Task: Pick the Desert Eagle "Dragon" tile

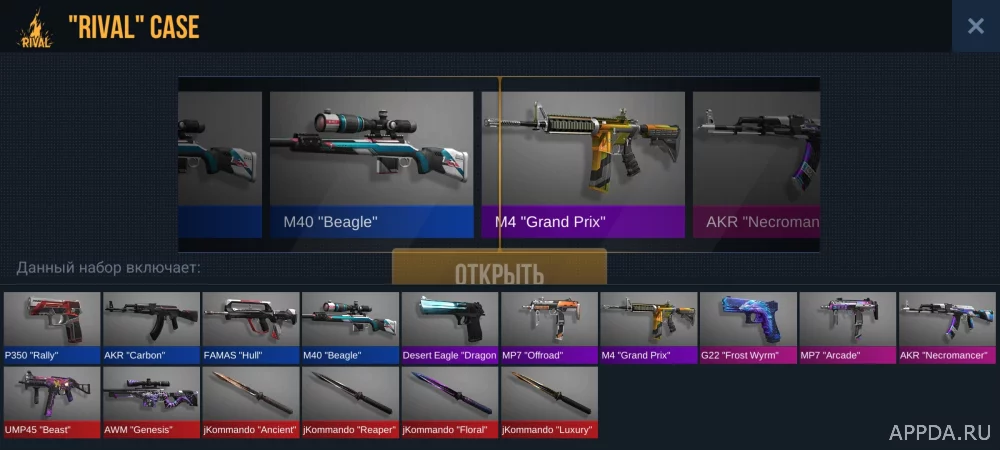Action: coord(449,326)
